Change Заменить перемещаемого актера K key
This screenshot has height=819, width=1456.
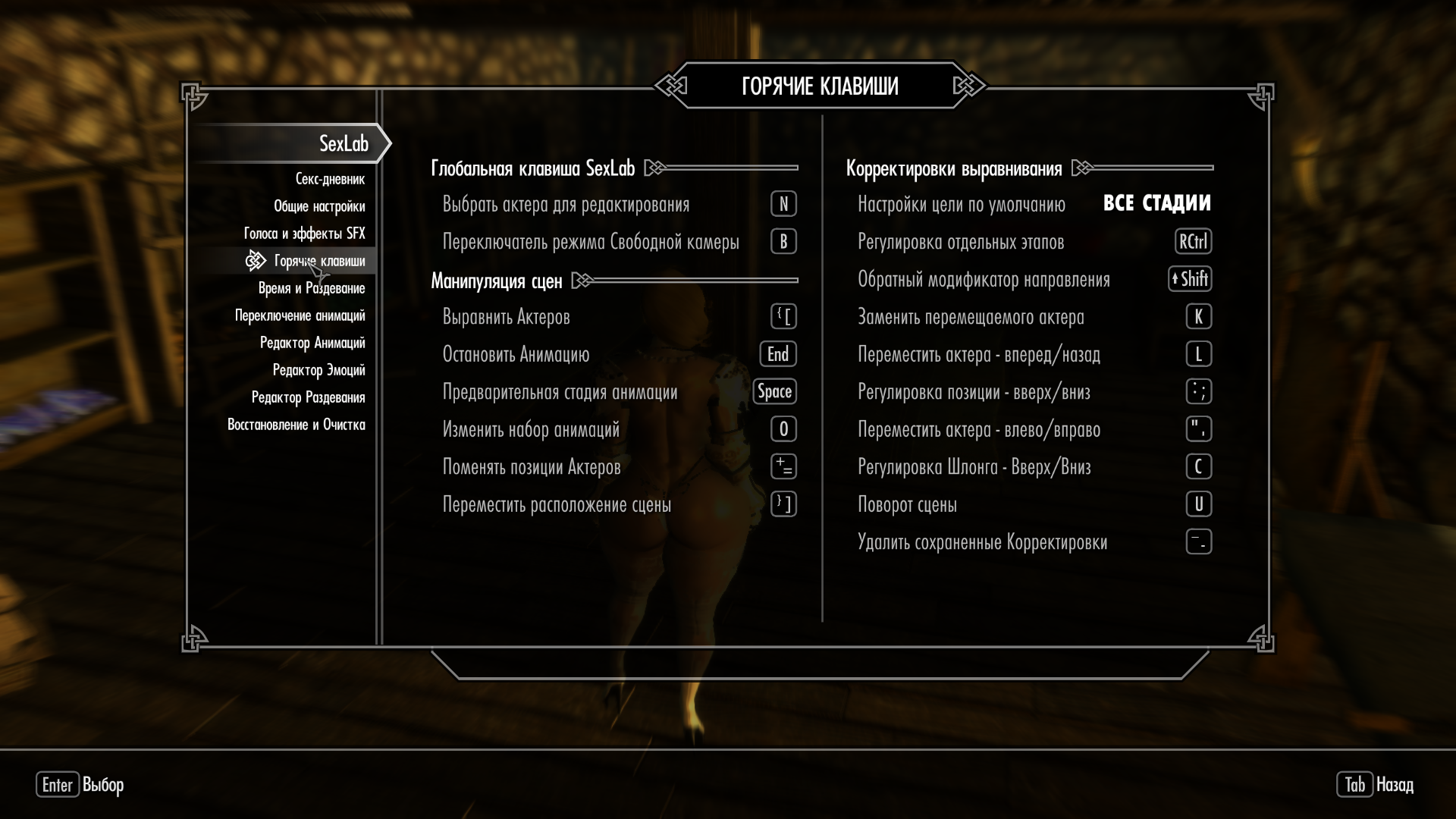[x=1198, y=317]
